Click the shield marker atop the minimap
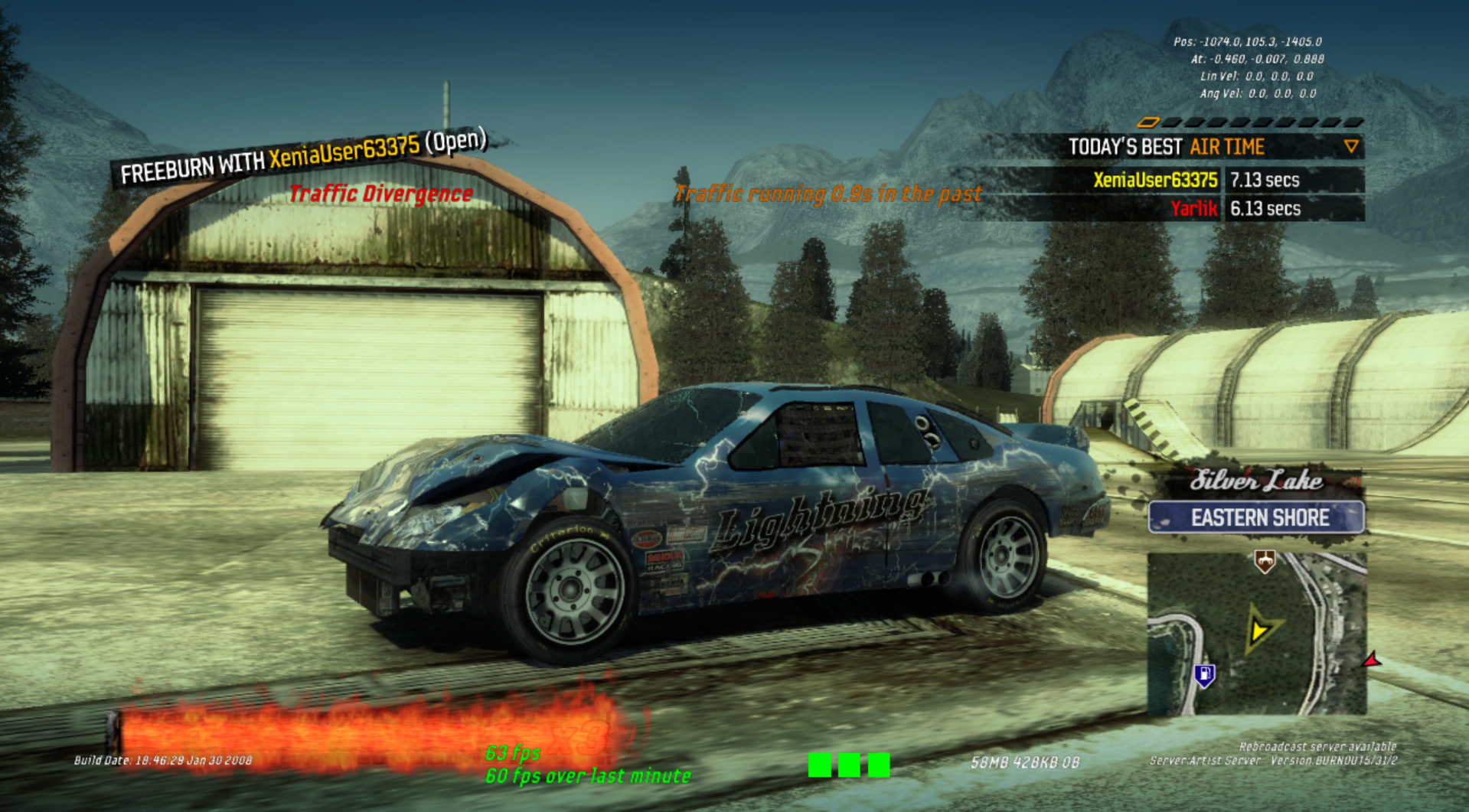Image resolution: width=1469 pixels, height=812 pixels. point(1265,563)
